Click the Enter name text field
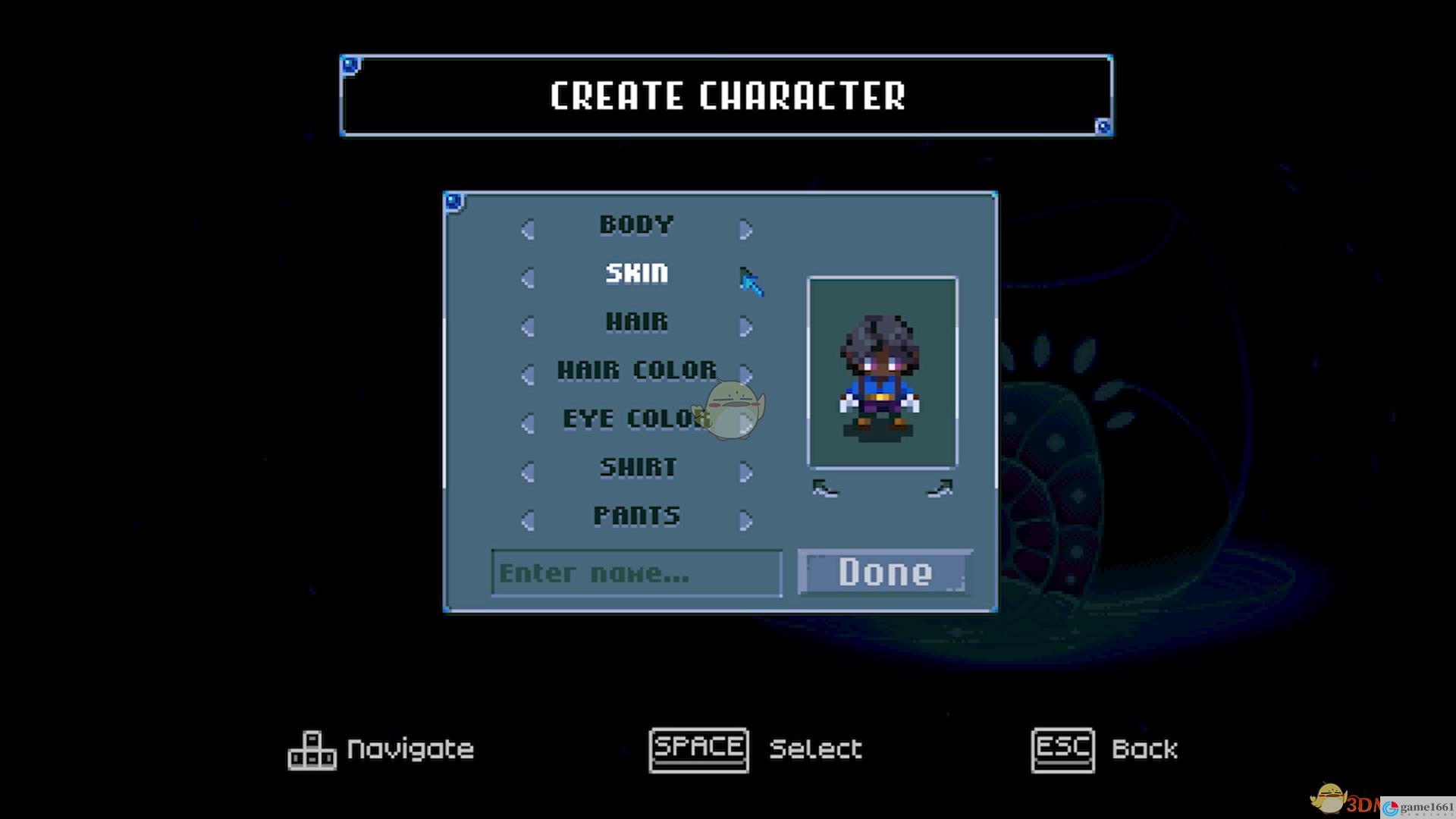 (636, 573)
